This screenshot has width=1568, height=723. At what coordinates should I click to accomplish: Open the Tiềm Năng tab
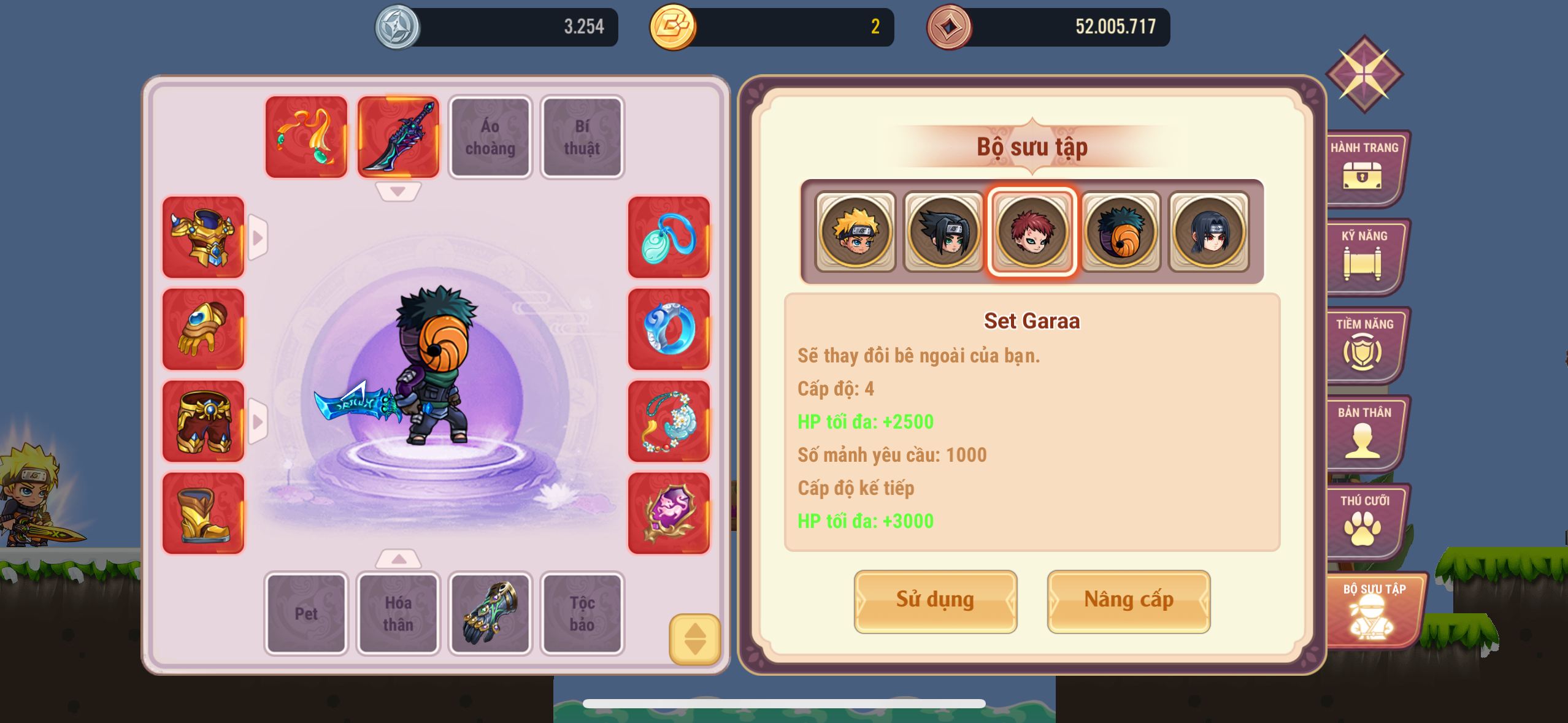[1364, 343]
